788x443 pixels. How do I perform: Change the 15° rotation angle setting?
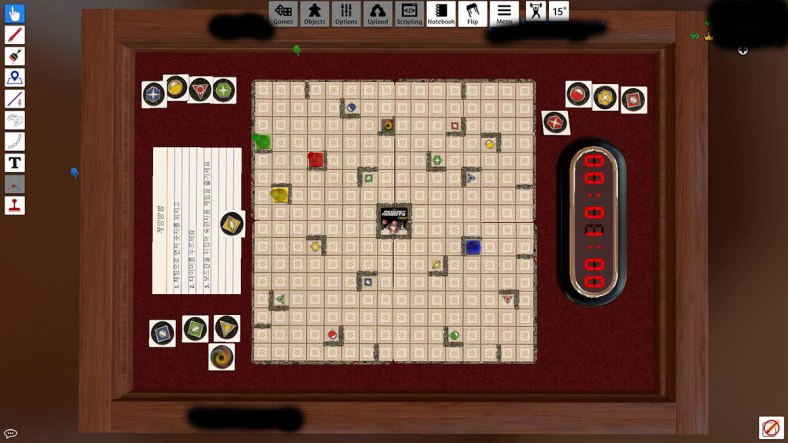pyautogui.click(x=558, y=12)
